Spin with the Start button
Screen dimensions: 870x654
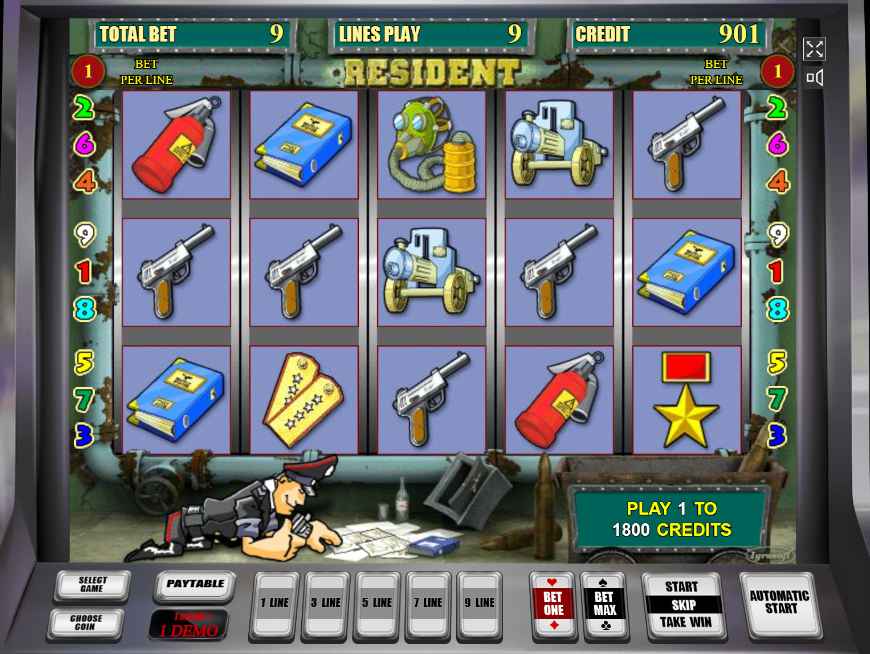681,587
